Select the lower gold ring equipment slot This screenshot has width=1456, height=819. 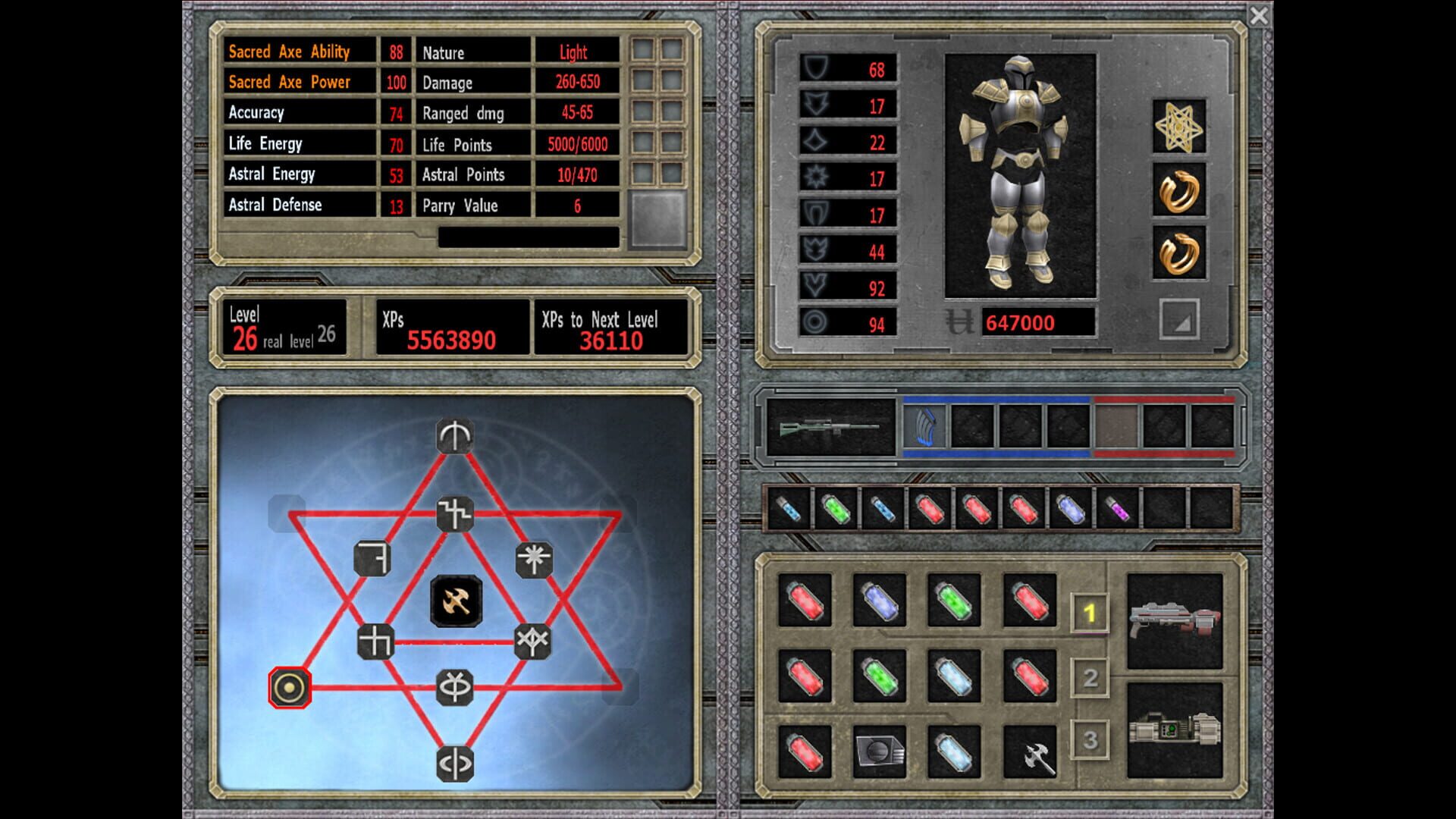tap(1180, 250)
